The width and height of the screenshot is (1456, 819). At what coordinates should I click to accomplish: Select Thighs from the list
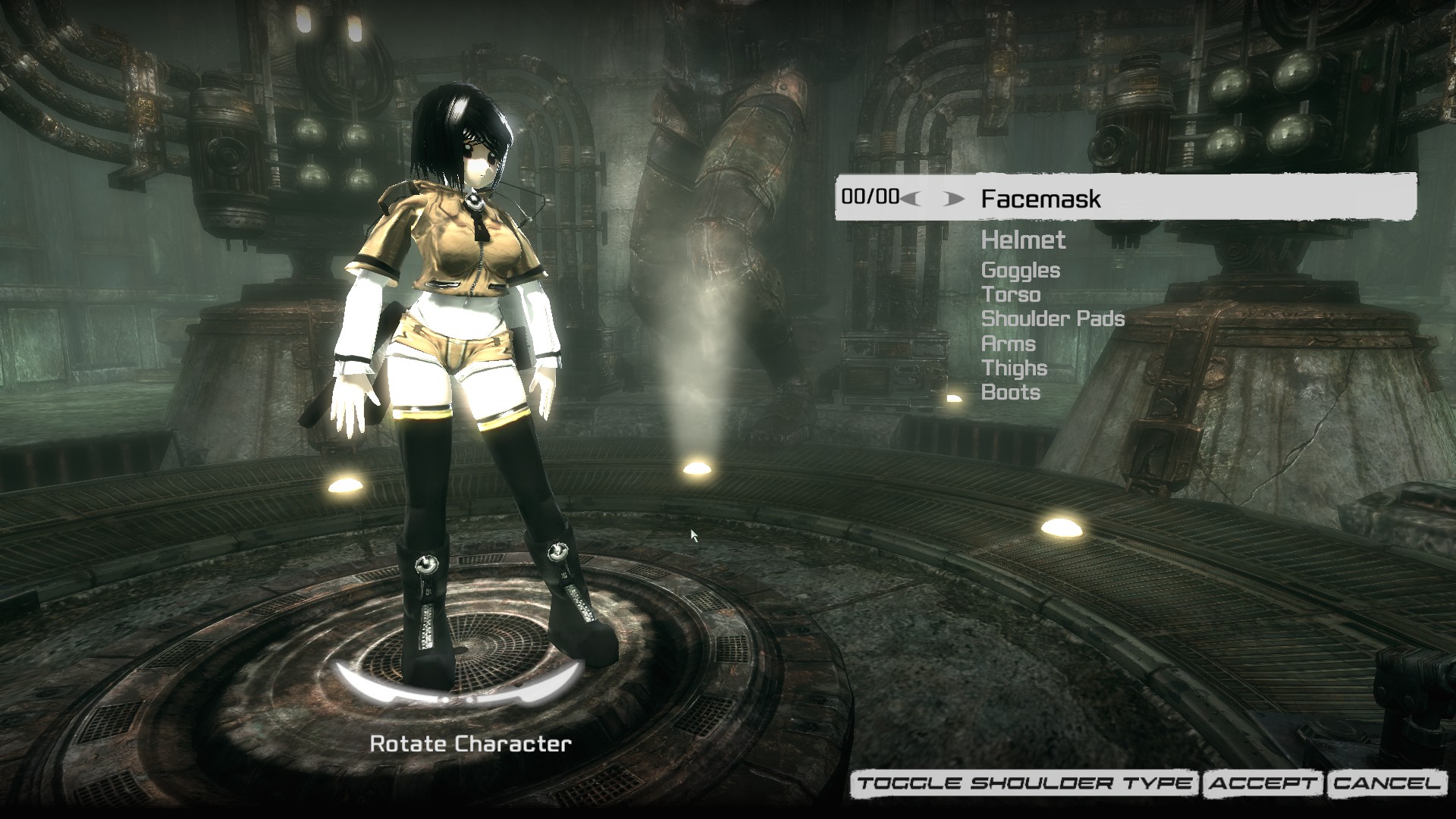(1014, 368)
